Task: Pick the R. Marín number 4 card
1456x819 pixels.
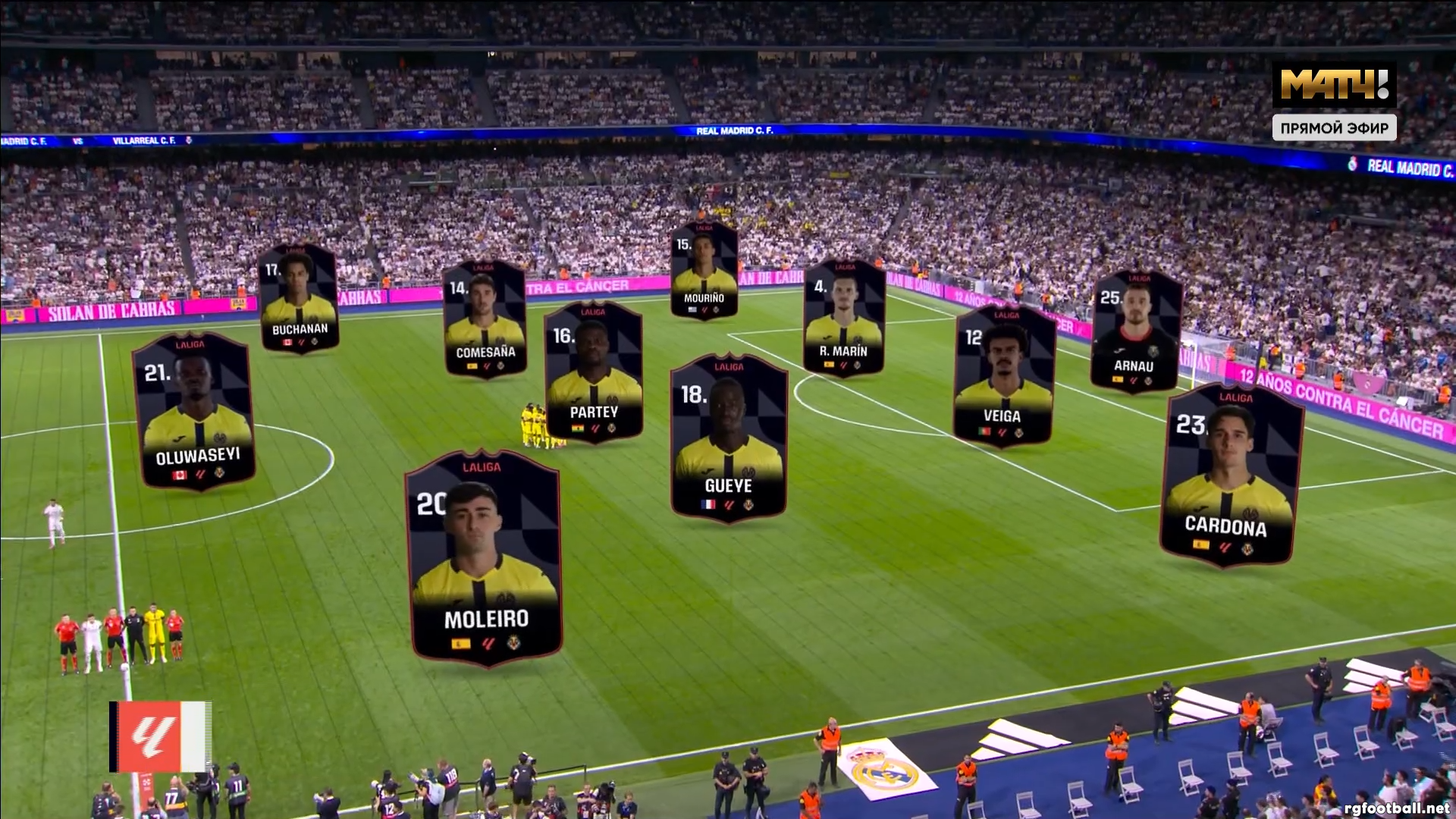Action: 843,318
